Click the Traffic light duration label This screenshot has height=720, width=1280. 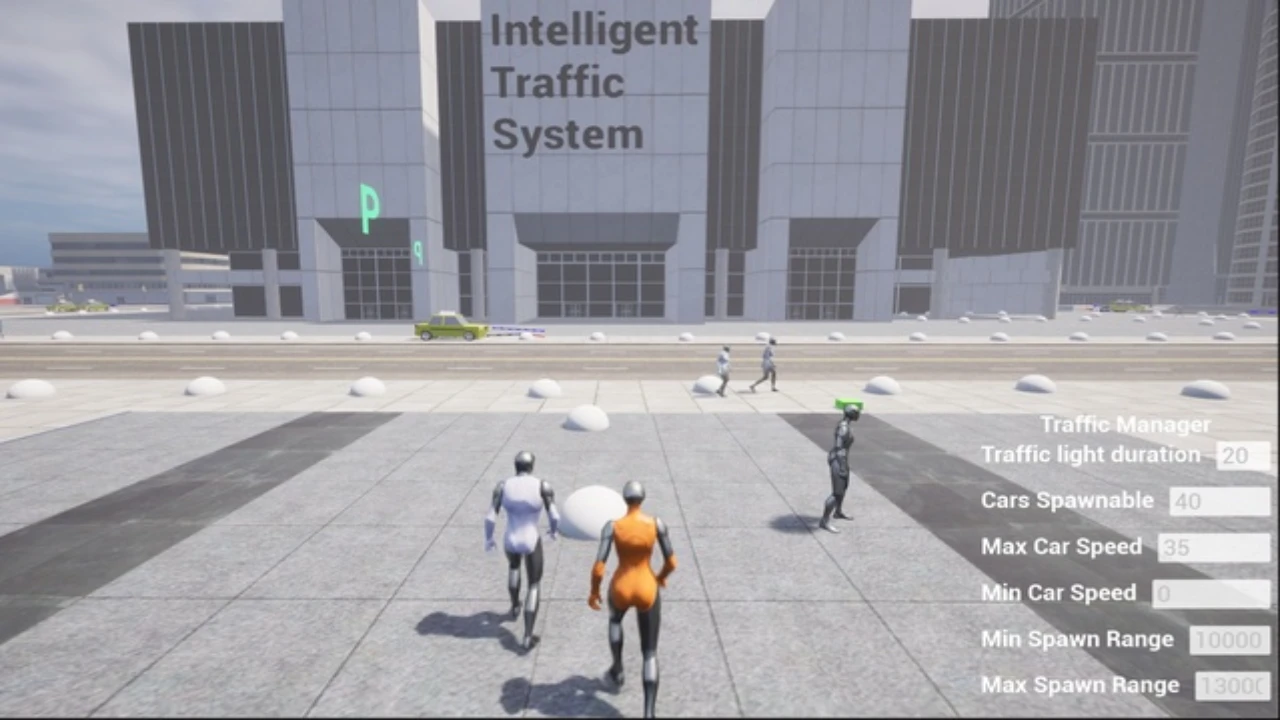pyautogui.click(x=1091, y=454)
